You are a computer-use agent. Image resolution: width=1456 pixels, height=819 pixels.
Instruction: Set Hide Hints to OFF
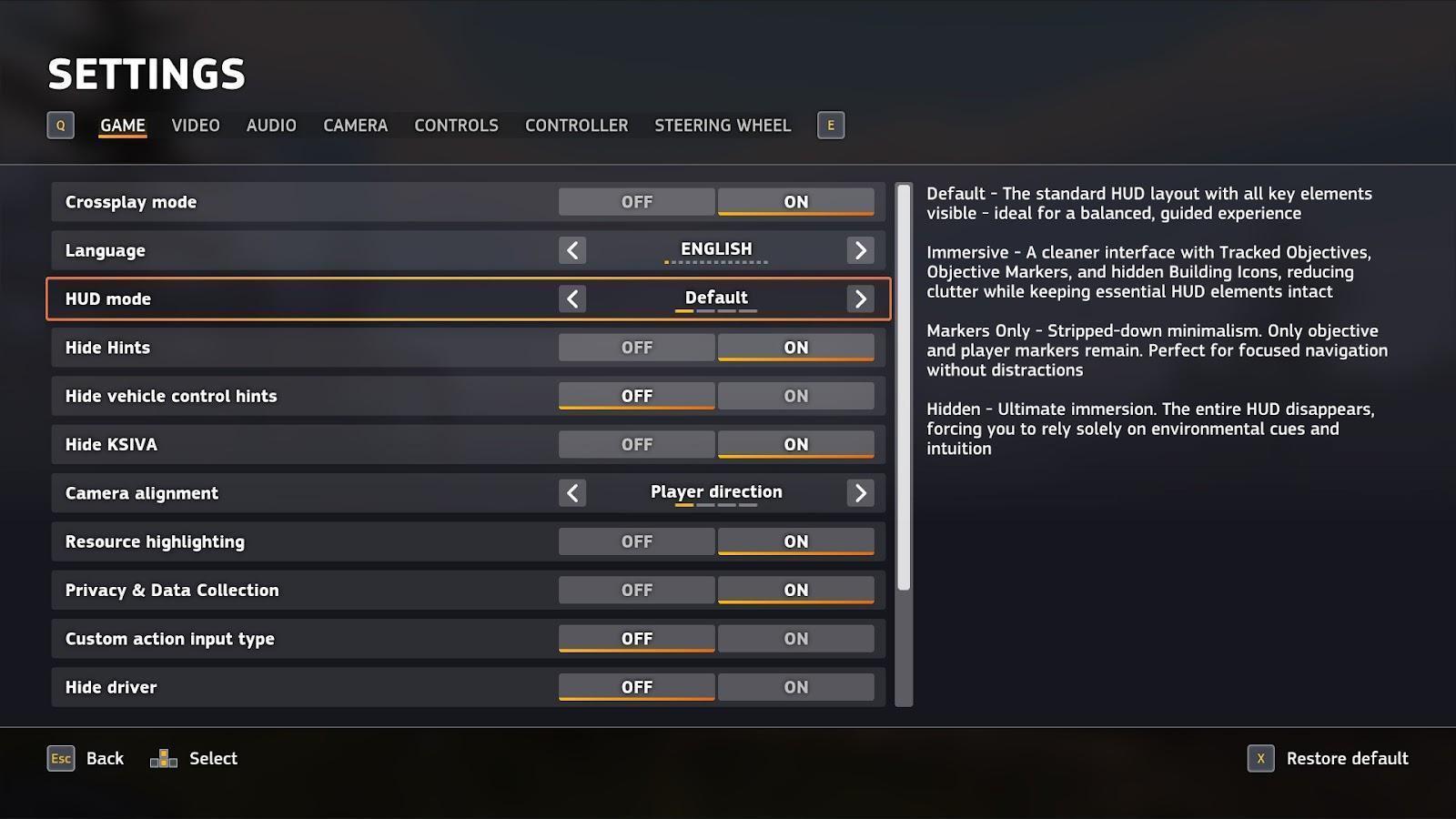(x=636, y=348)
